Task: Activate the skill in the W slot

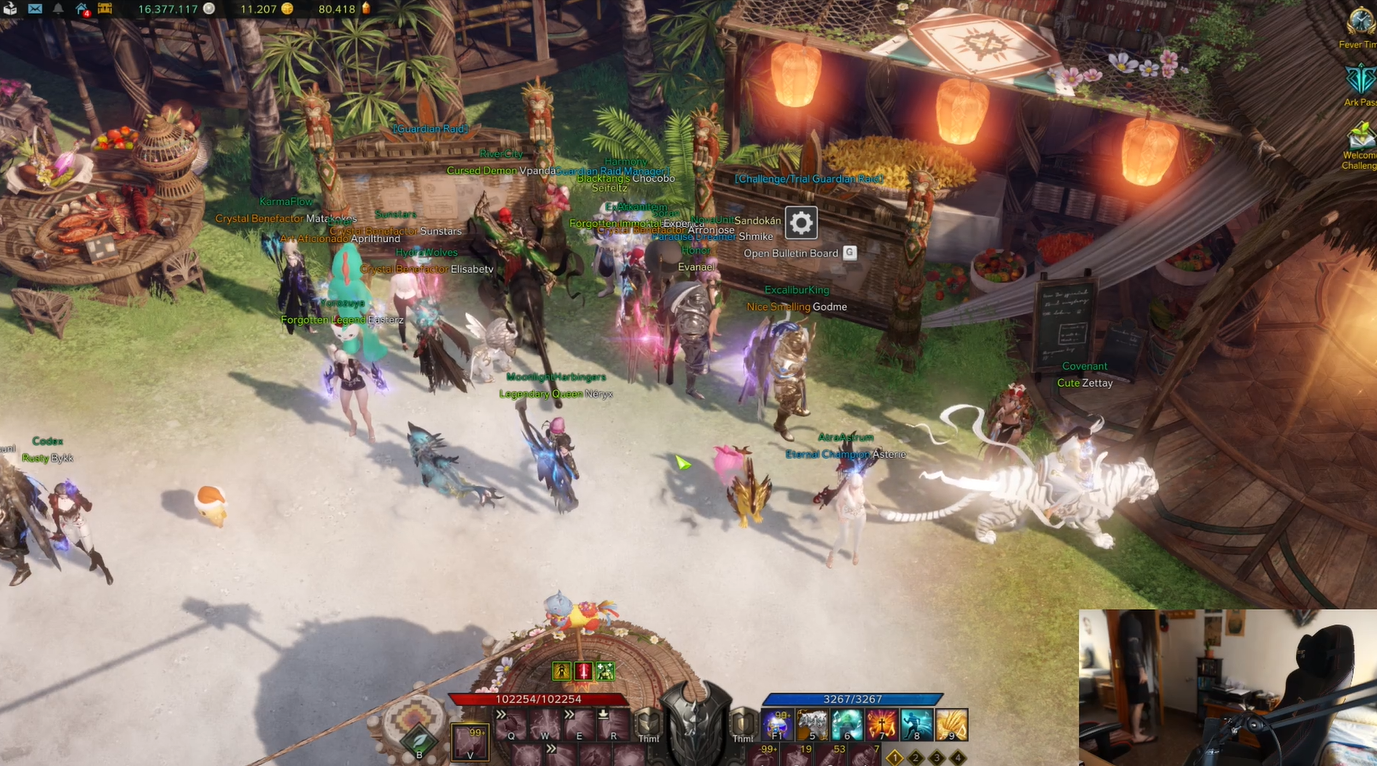Action: 547,723
